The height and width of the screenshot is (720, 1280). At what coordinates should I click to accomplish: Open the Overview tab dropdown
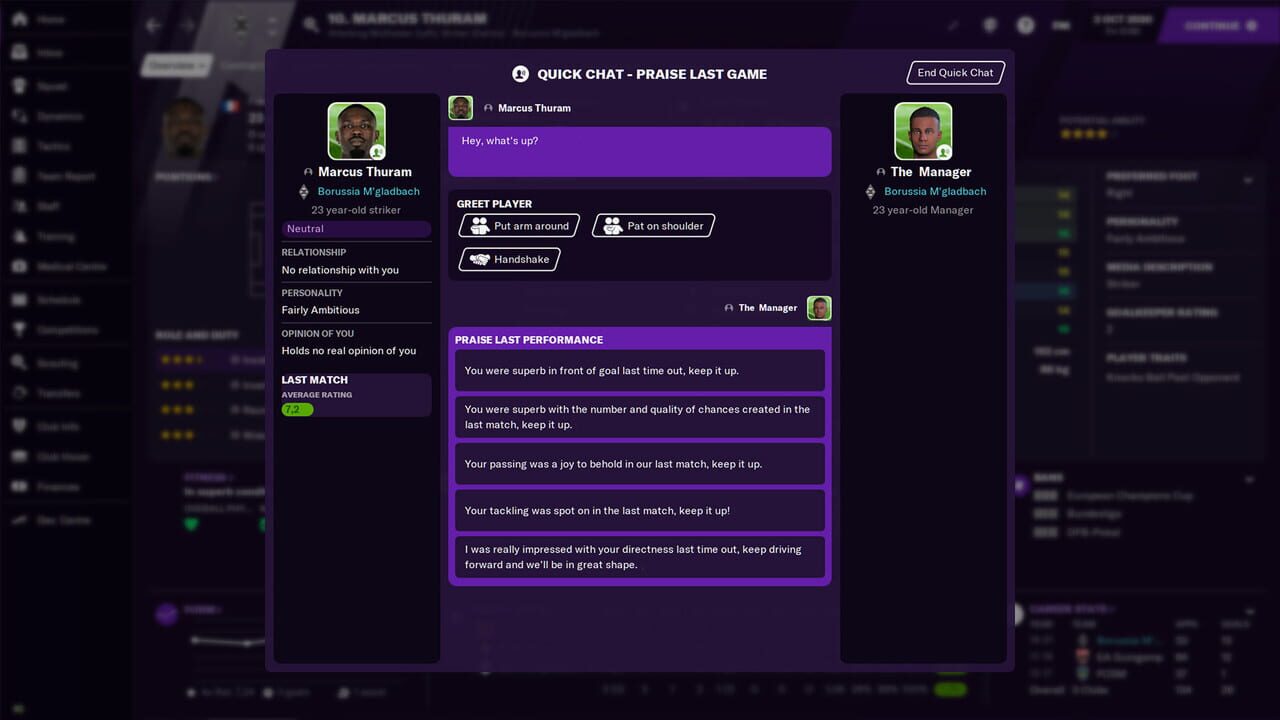(176, 64)
